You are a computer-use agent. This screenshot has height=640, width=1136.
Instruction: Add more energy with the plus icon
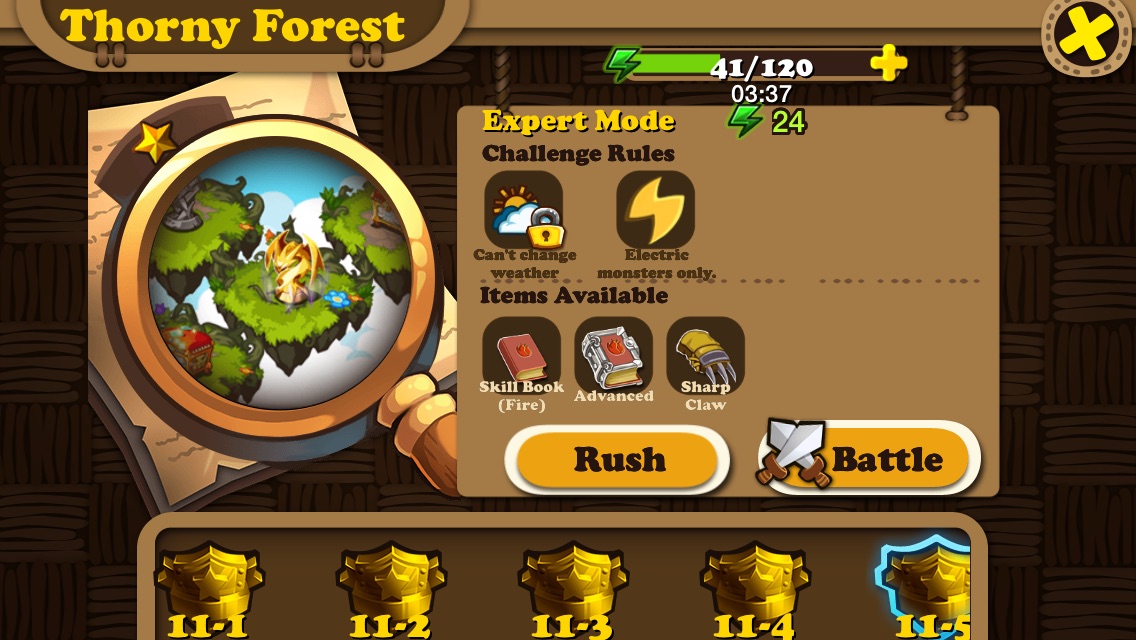pos(887,64)
